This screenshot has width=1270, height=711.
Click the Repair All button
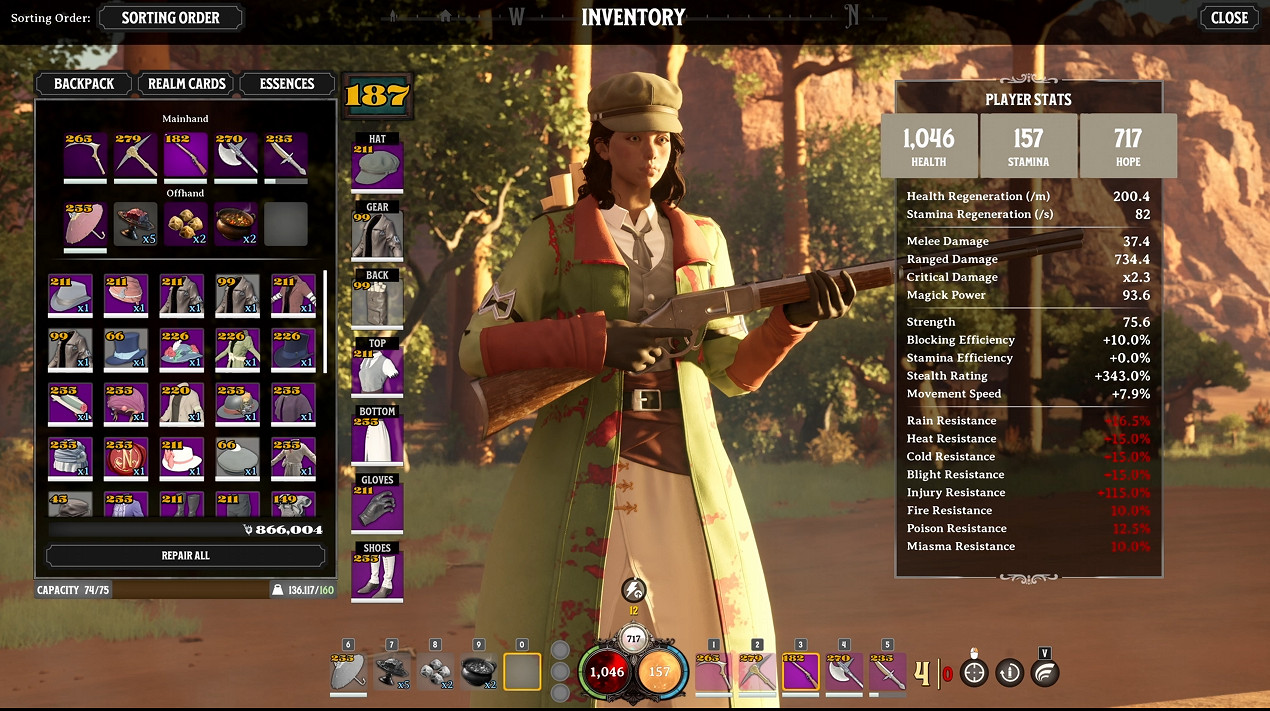[x=185, y=555]
